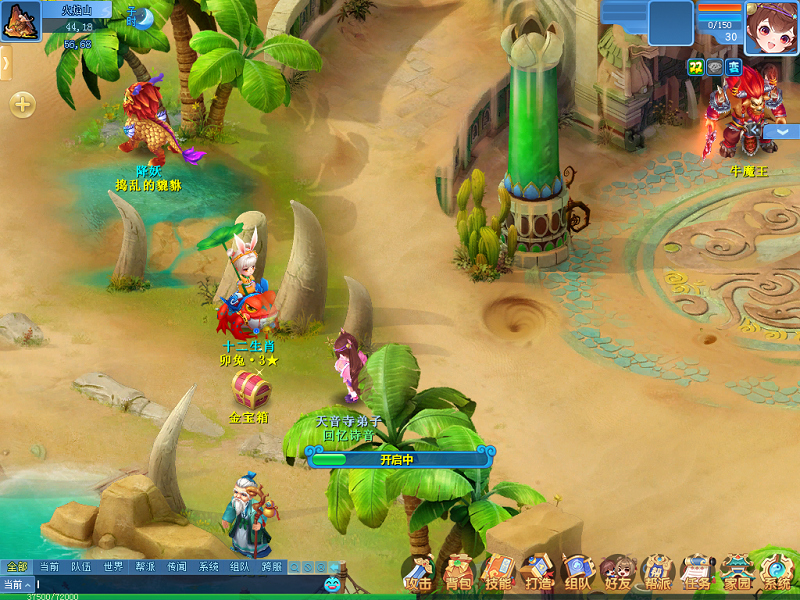Open the 系统 system message chat tab

(208, 567)
